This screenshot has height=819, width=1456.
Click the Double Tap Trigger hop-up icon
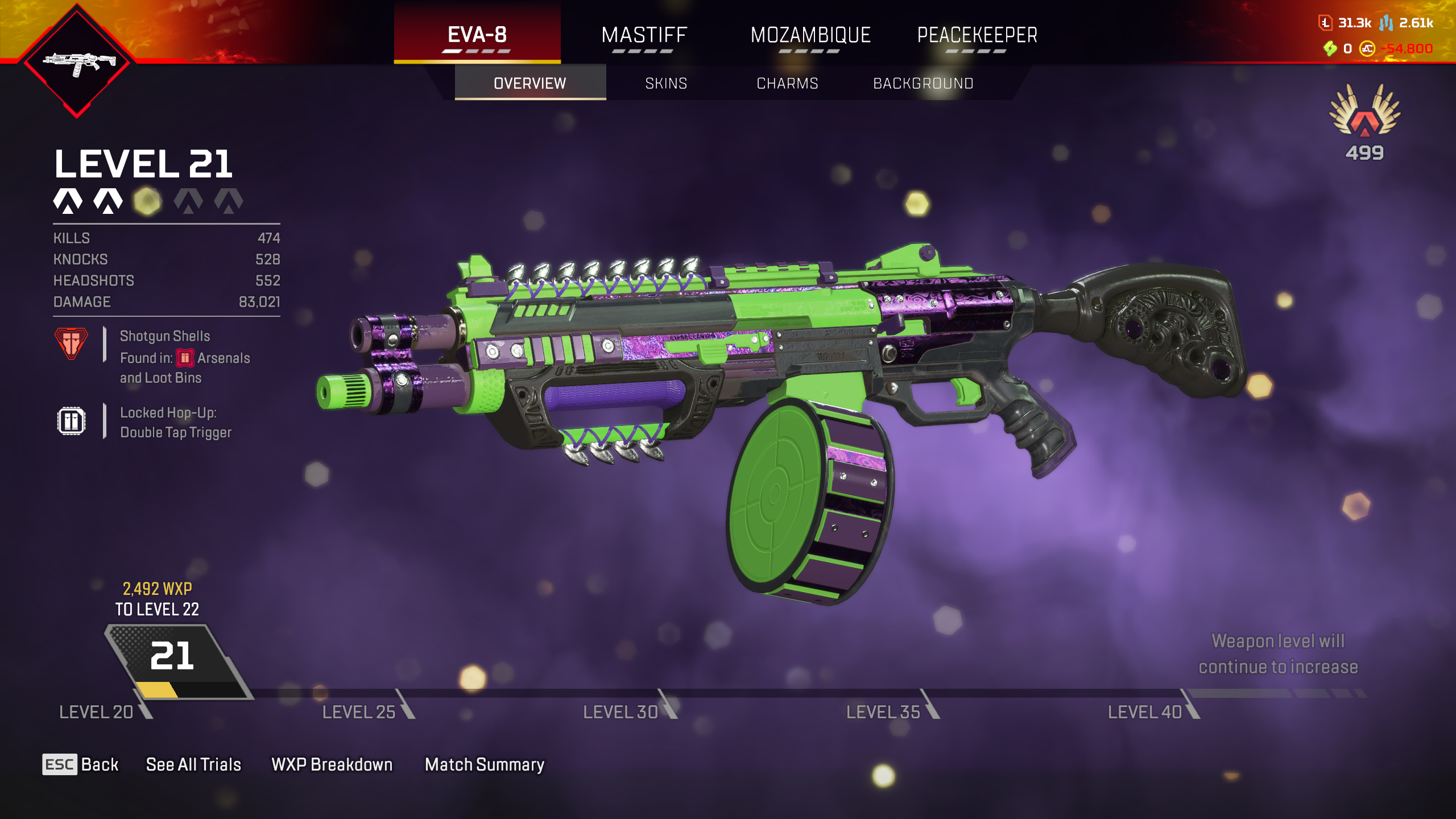point(71,421)
